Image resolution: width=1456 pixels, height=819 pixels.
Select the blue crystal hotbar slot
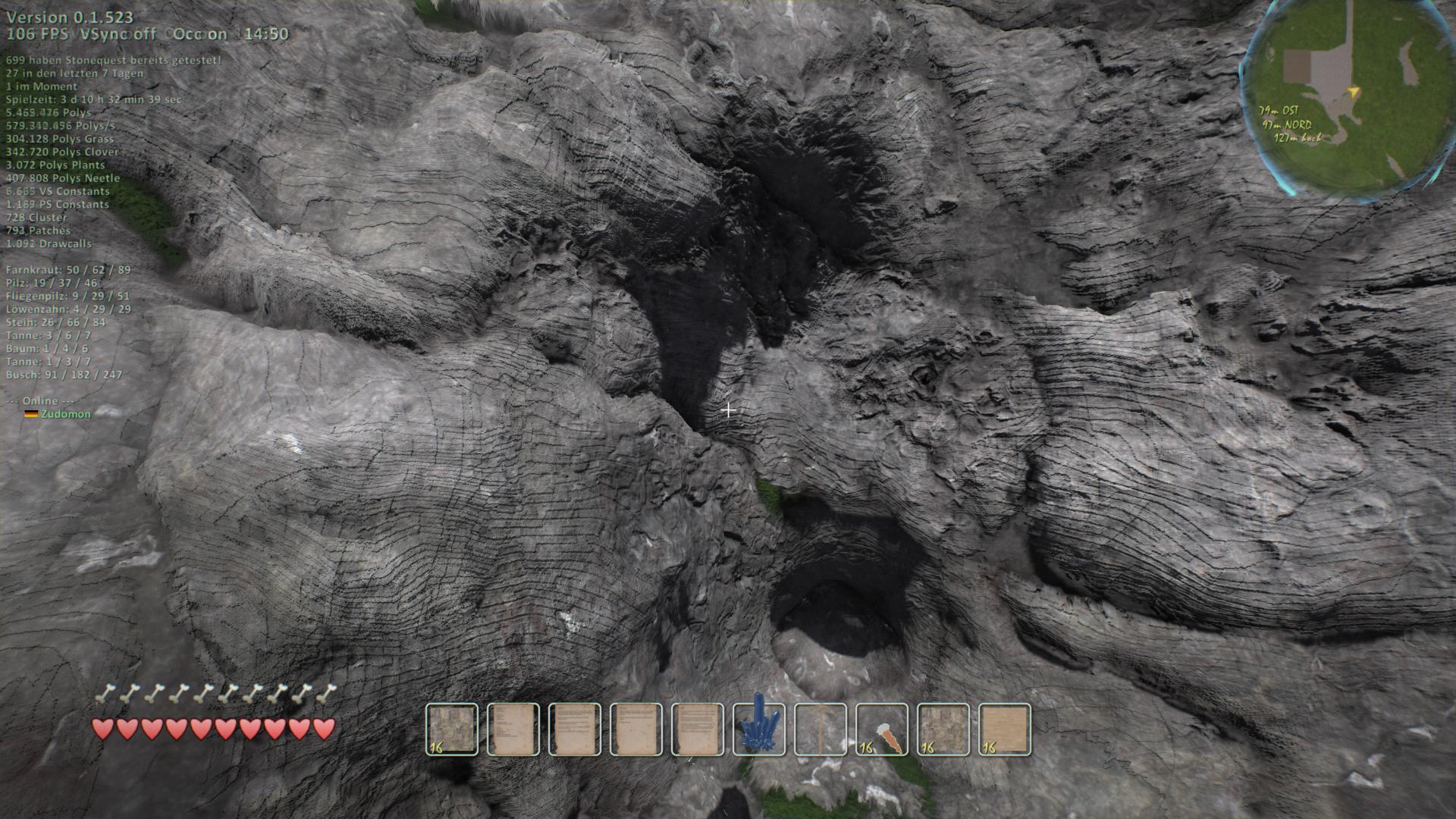click(758, 730)
